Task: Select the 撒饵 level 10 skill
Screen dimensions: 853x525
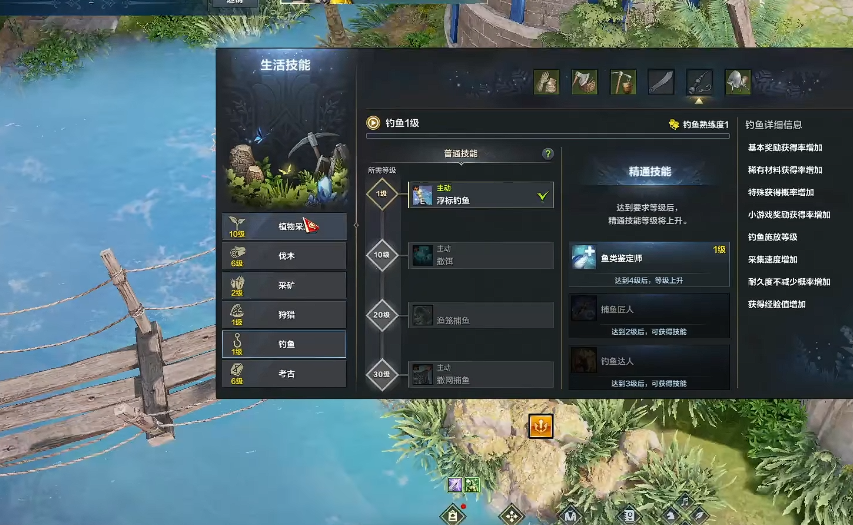Action: coord(480,255)
